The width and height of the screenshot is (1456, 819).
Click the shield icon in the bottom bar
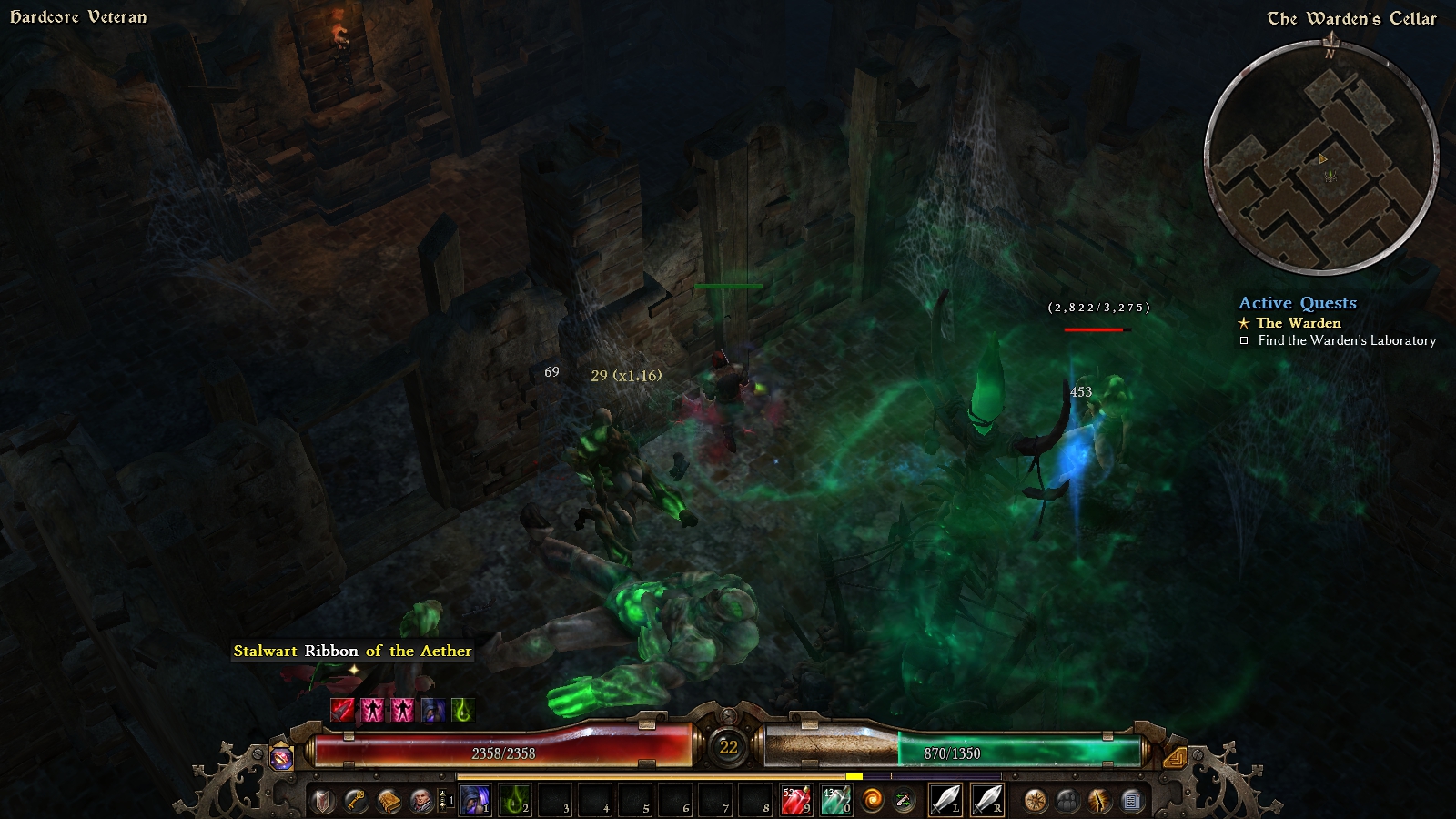tap(323, 801)
